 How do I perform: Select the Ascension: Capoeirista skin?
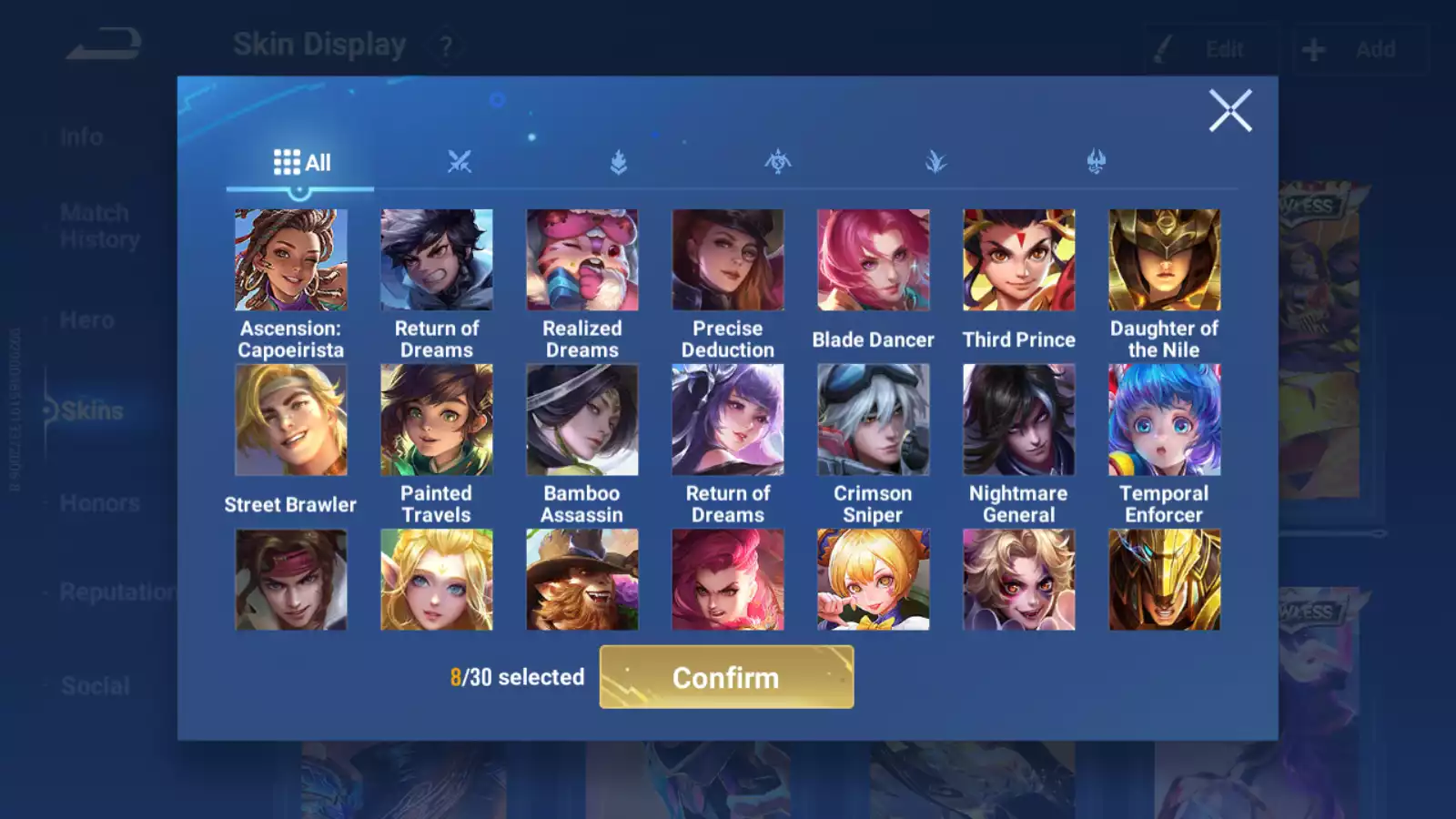(291, 260)
